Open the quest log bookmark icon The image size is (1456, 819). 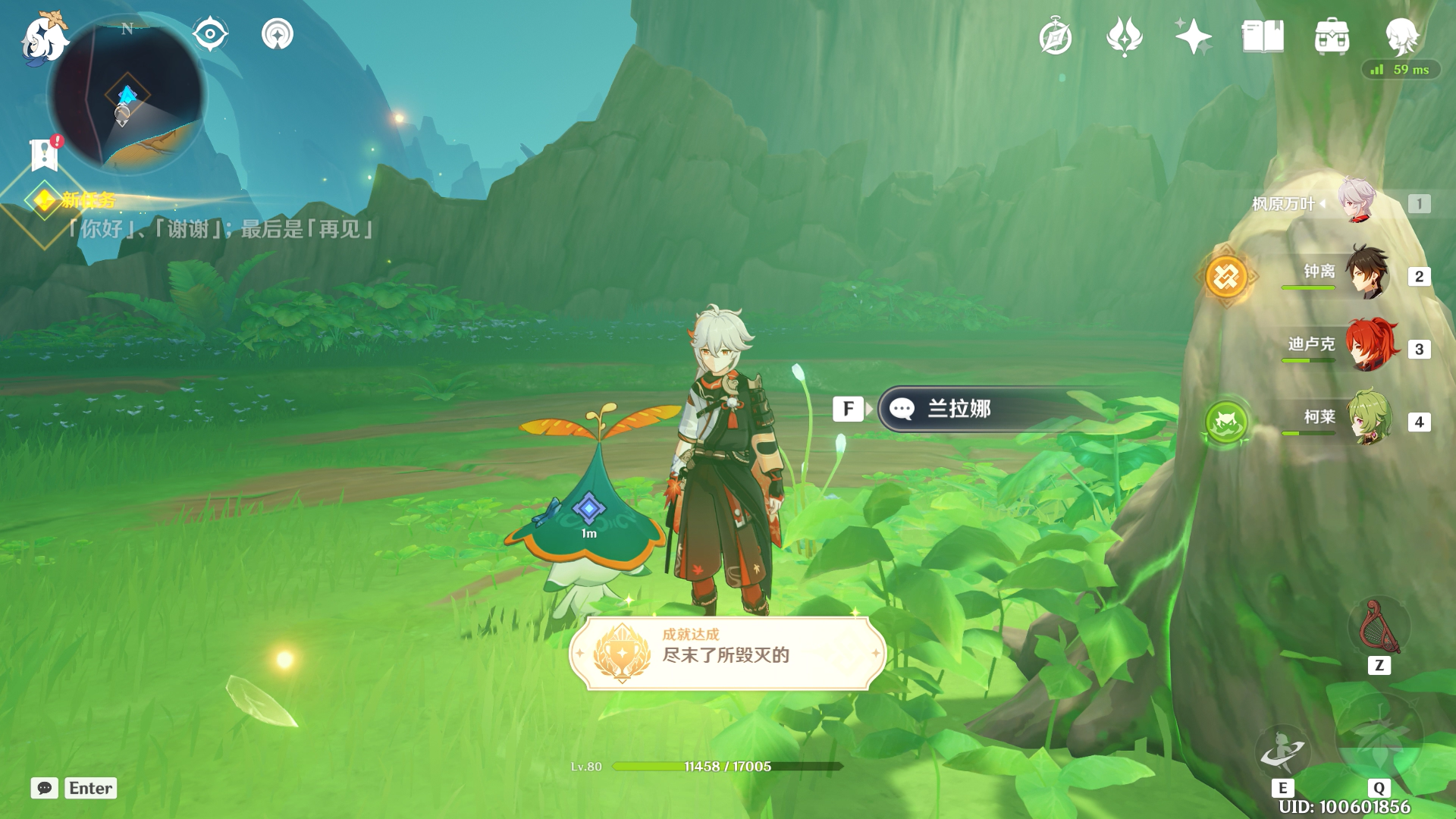[x=45, y=155]
